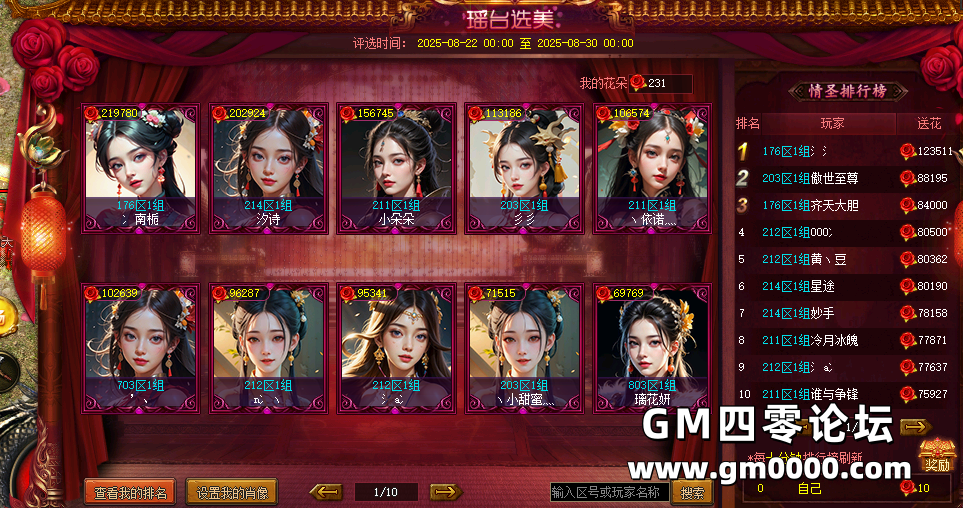This screenshot has width=963, height=508.
Task: Open 设置我的肖像 to set your portrait
Action: (231, 492)
